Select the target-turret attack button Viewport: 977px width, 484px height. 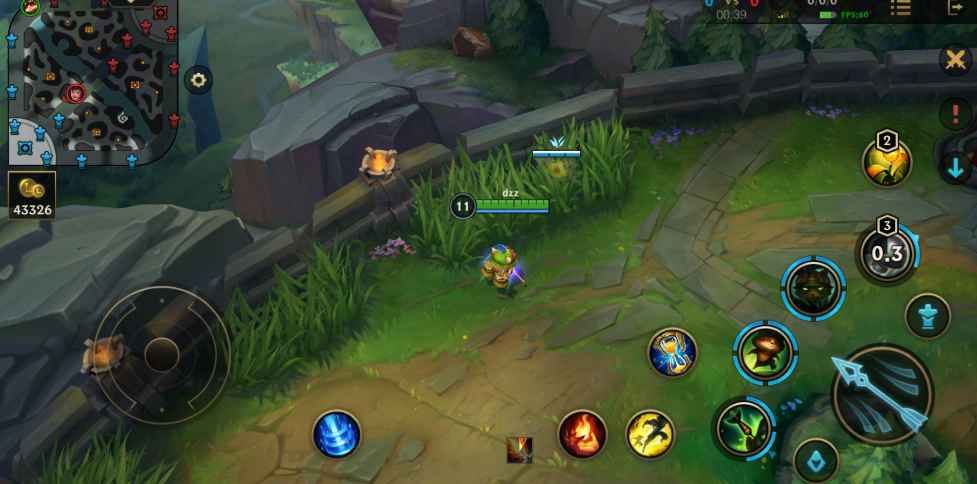tap(927, 317)
